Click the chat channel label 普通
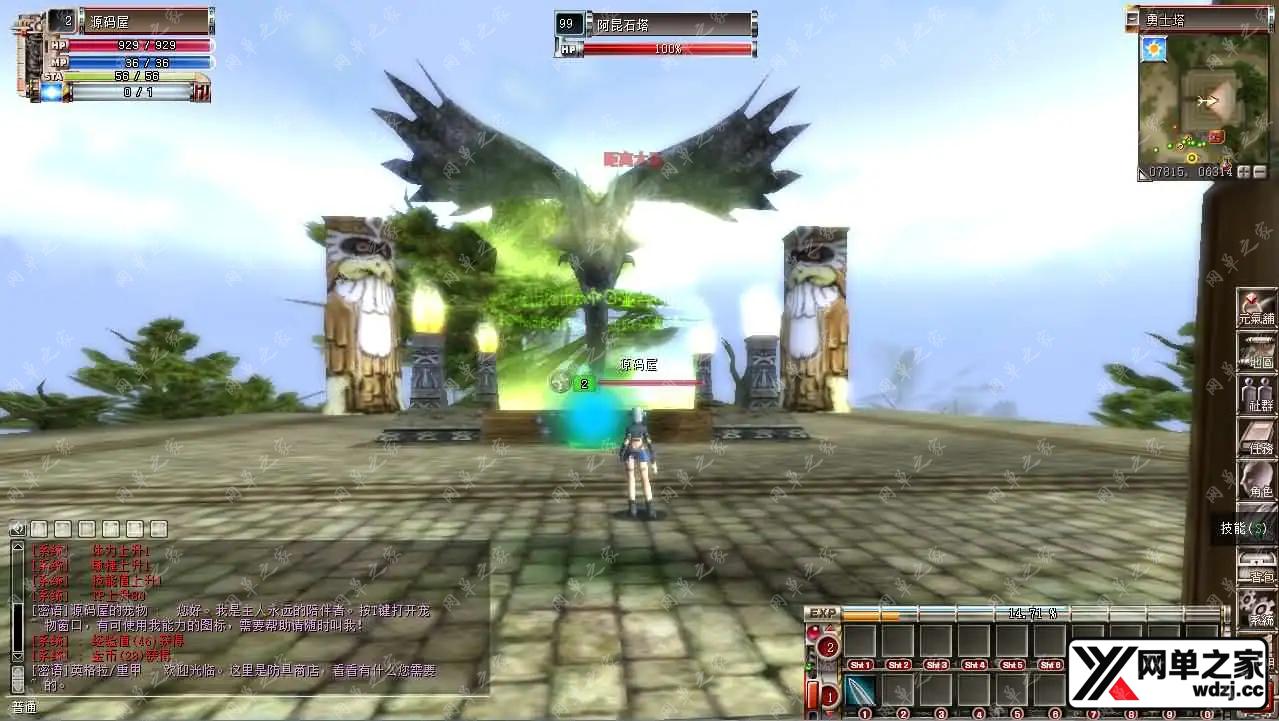The image size is (1279, 721). pos(24,707)
